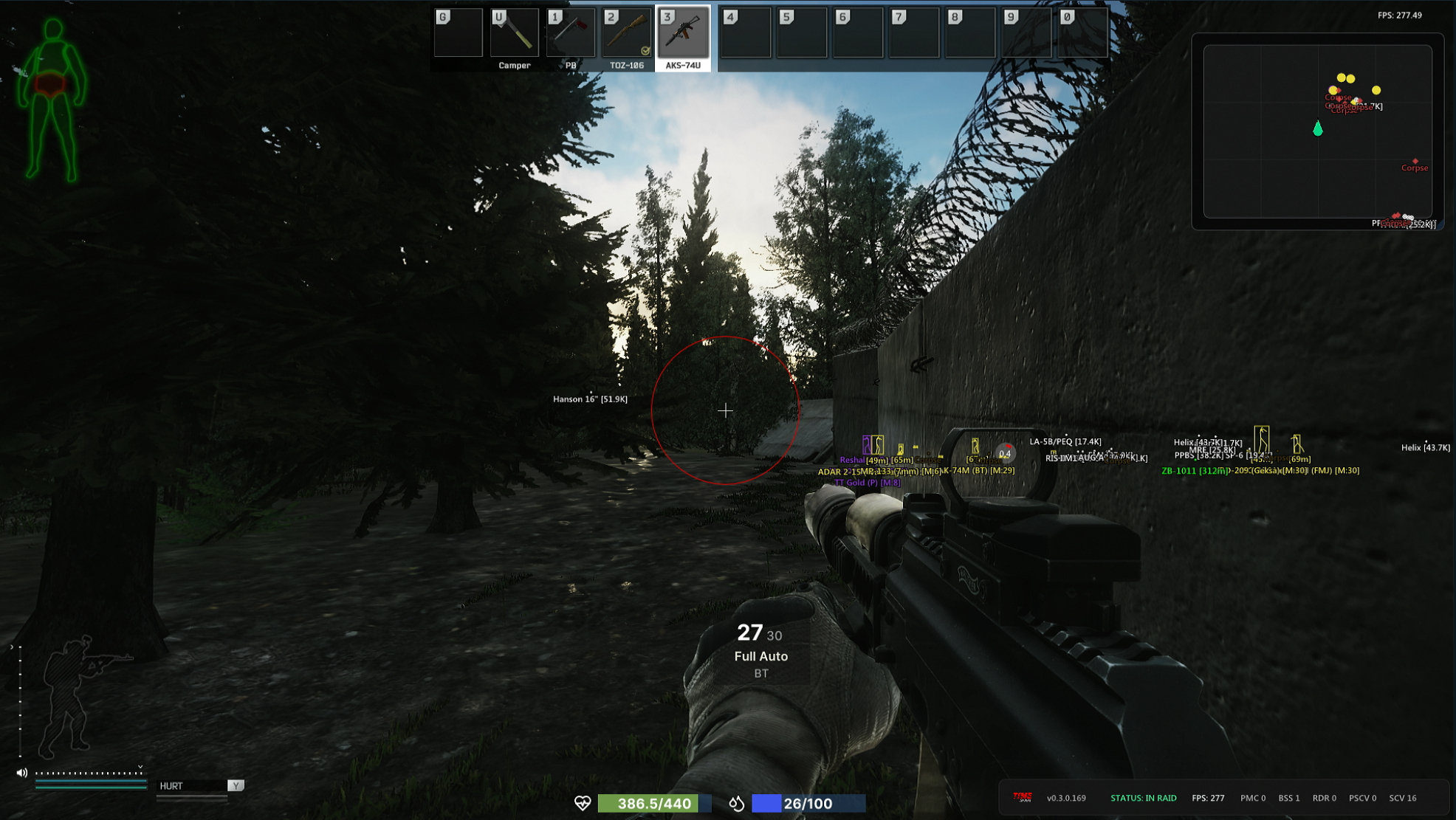1456x820 pixels.
Task: Click the green body health silhouette
Action: (x=53, y=100)
